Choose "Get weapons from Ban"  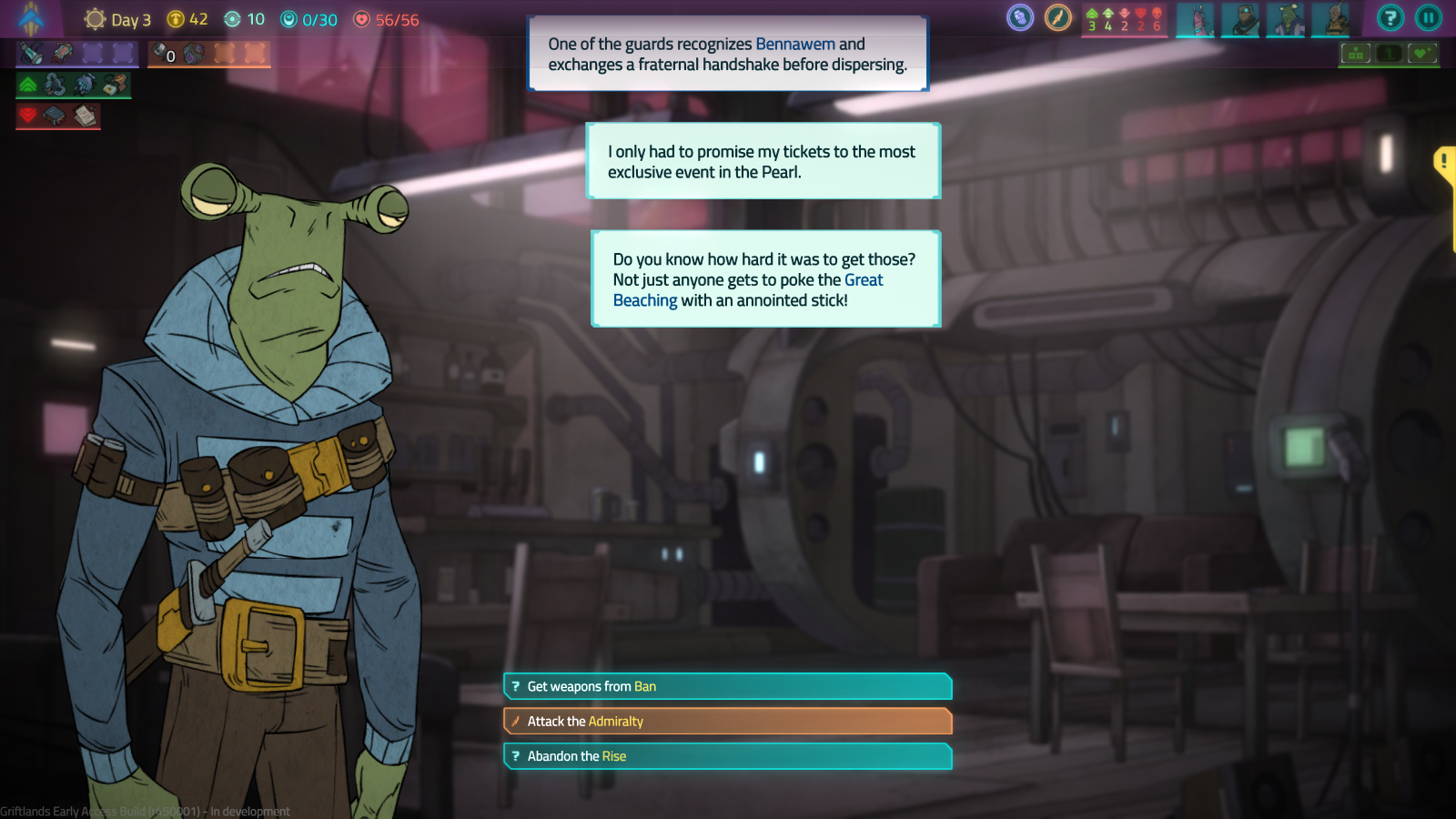coord(727,686)
